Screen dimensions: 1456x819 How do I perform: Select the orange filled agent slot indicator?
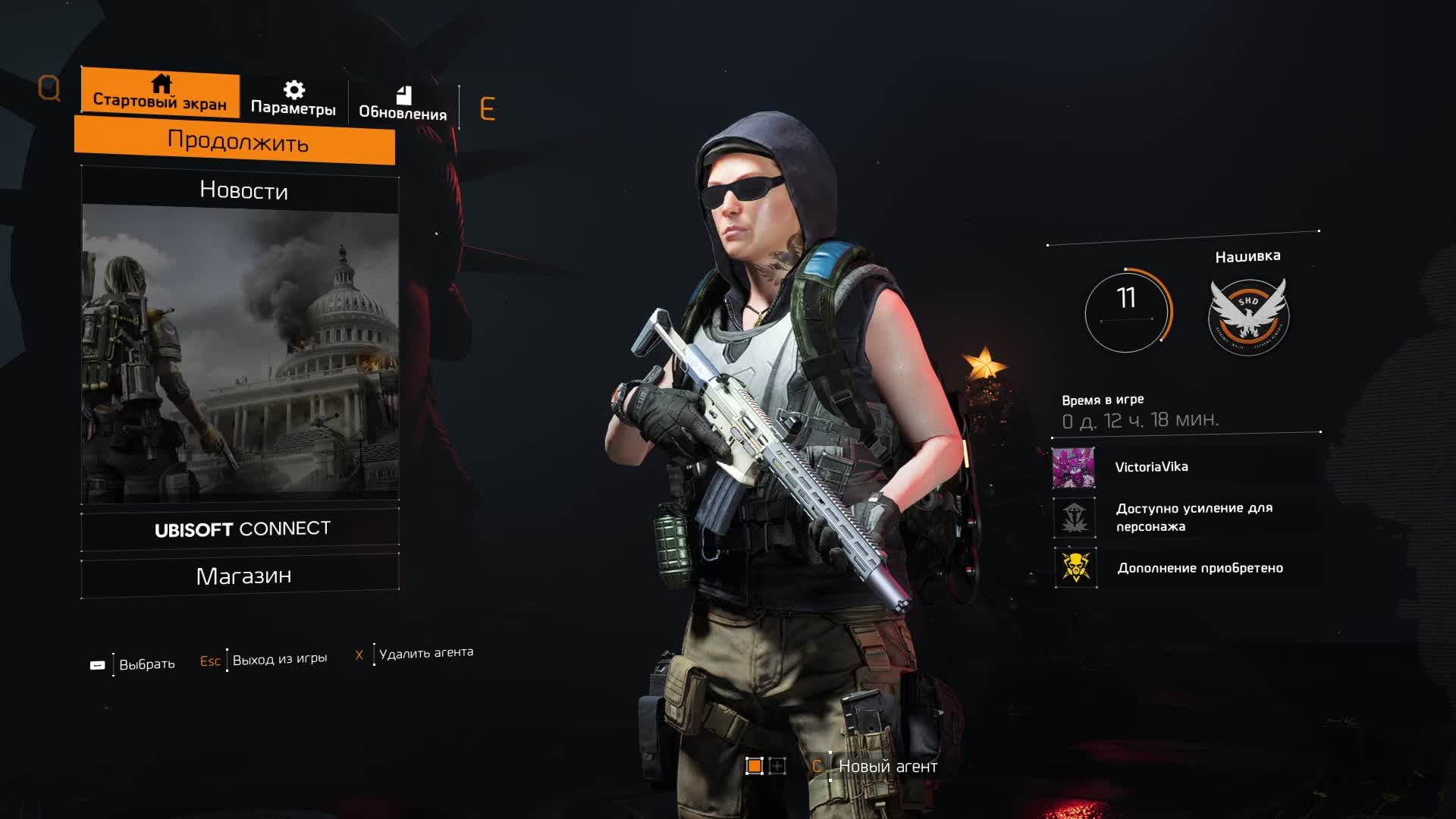click(755, 766)
